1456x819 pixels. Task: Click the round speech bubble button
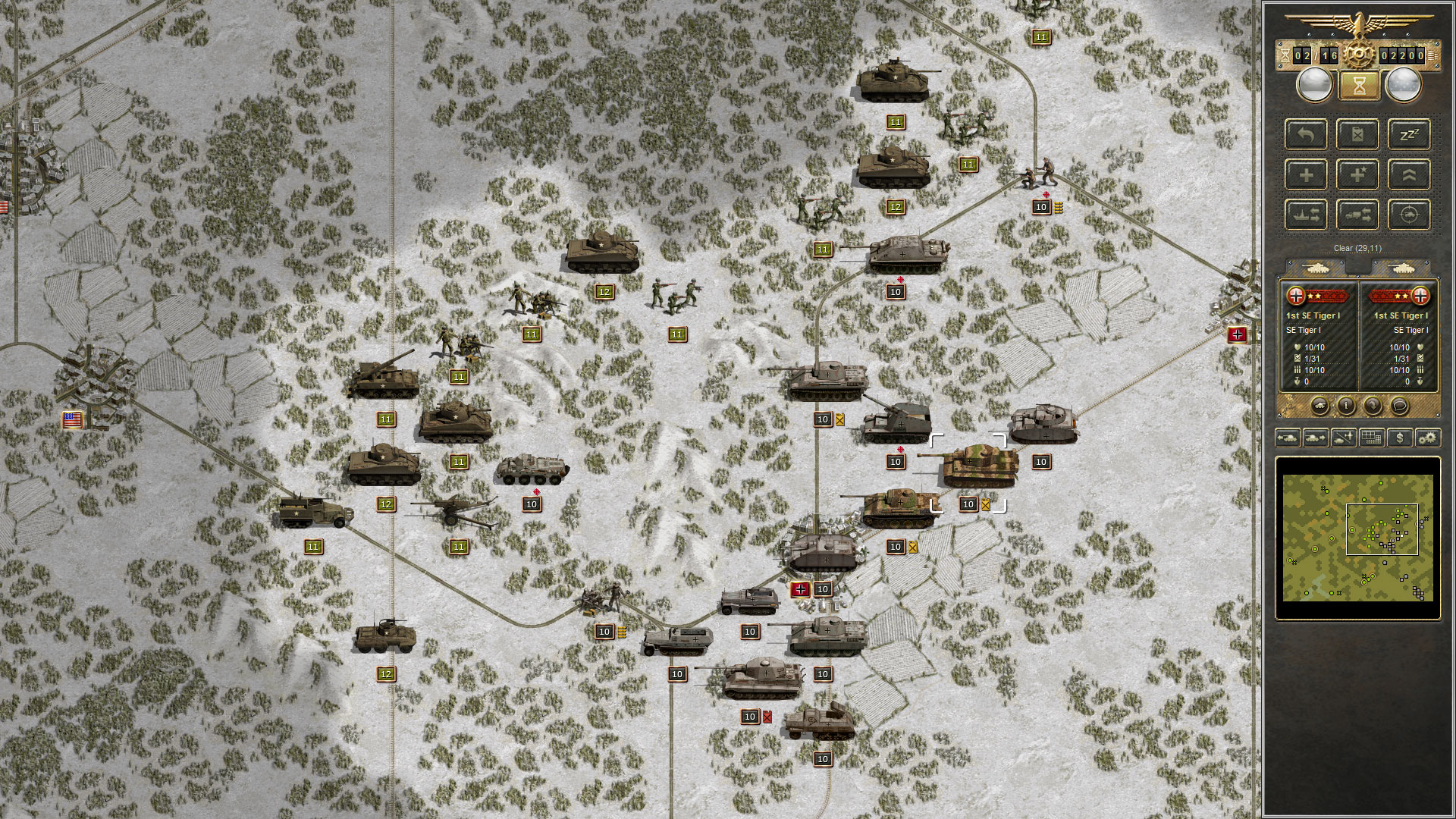point(1399,406)
